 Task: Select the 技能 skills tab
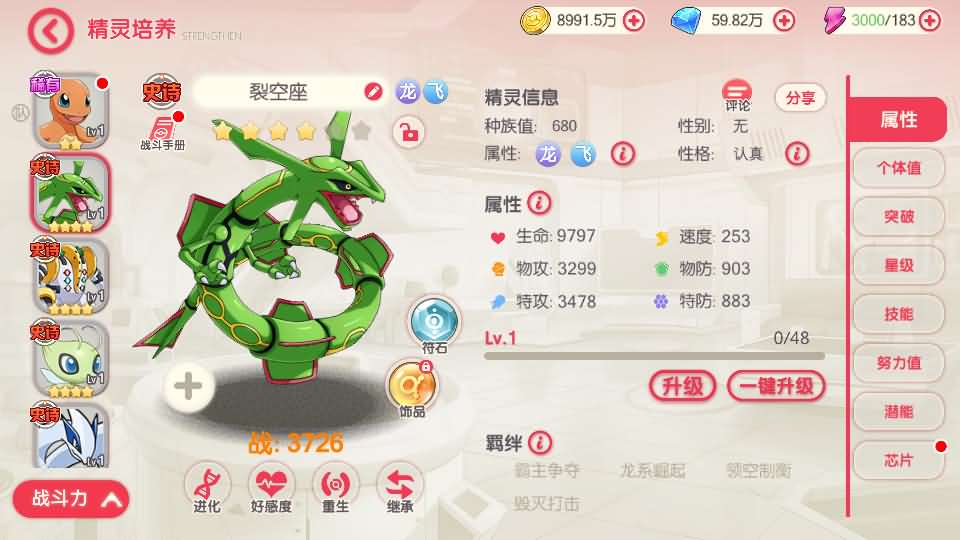(x=898, y=314)
